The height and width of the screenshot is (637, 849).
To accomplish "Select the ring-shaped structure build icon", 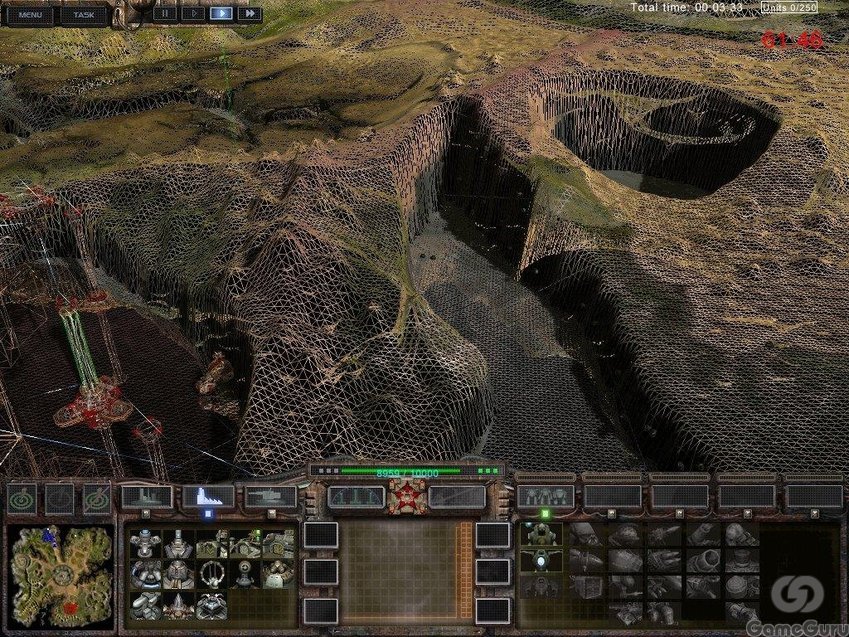I will (x=211, y=574).
